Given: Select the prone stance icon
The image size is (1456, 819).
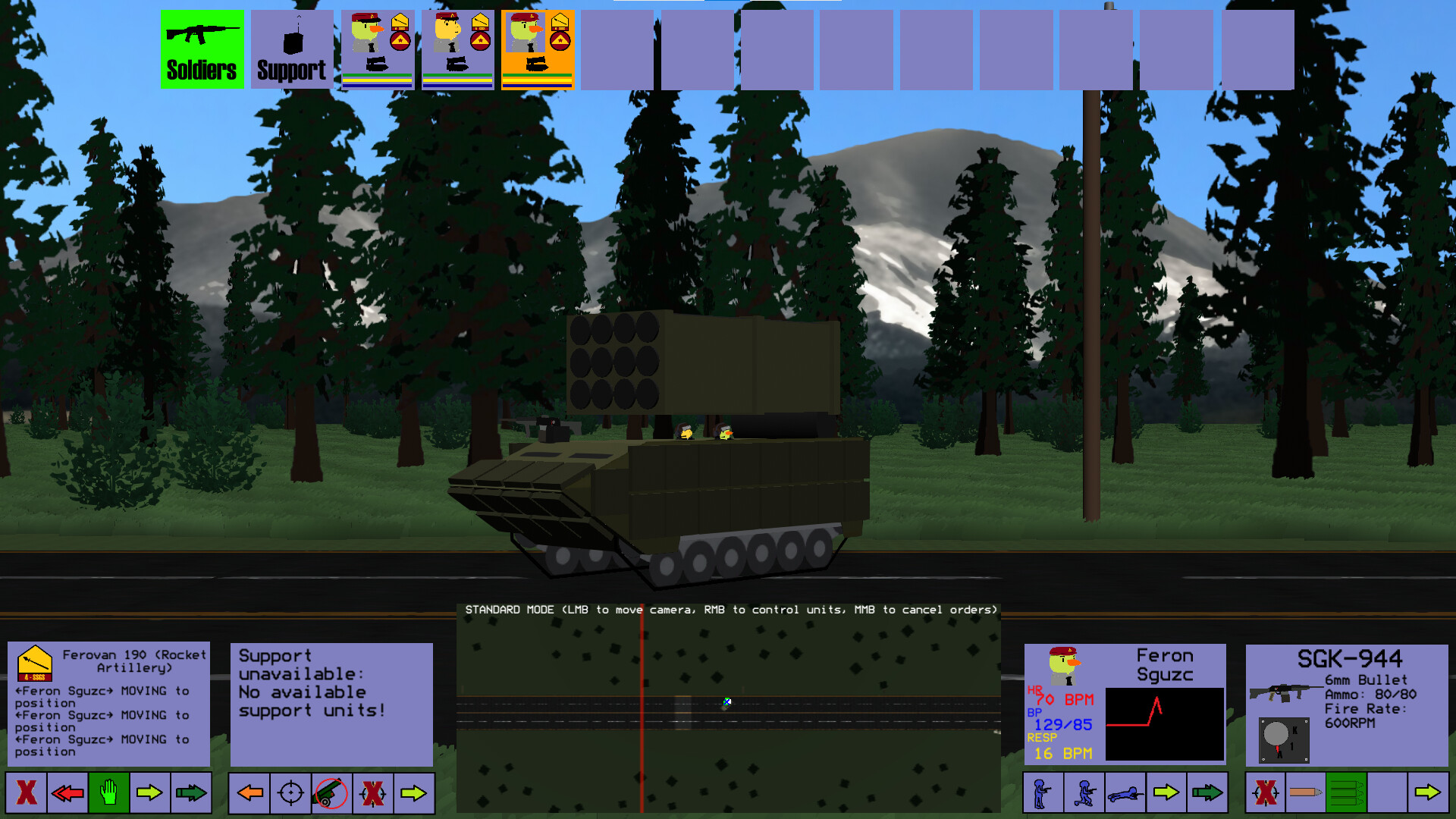Looking at the screenshot, I should coord(1127,793).
